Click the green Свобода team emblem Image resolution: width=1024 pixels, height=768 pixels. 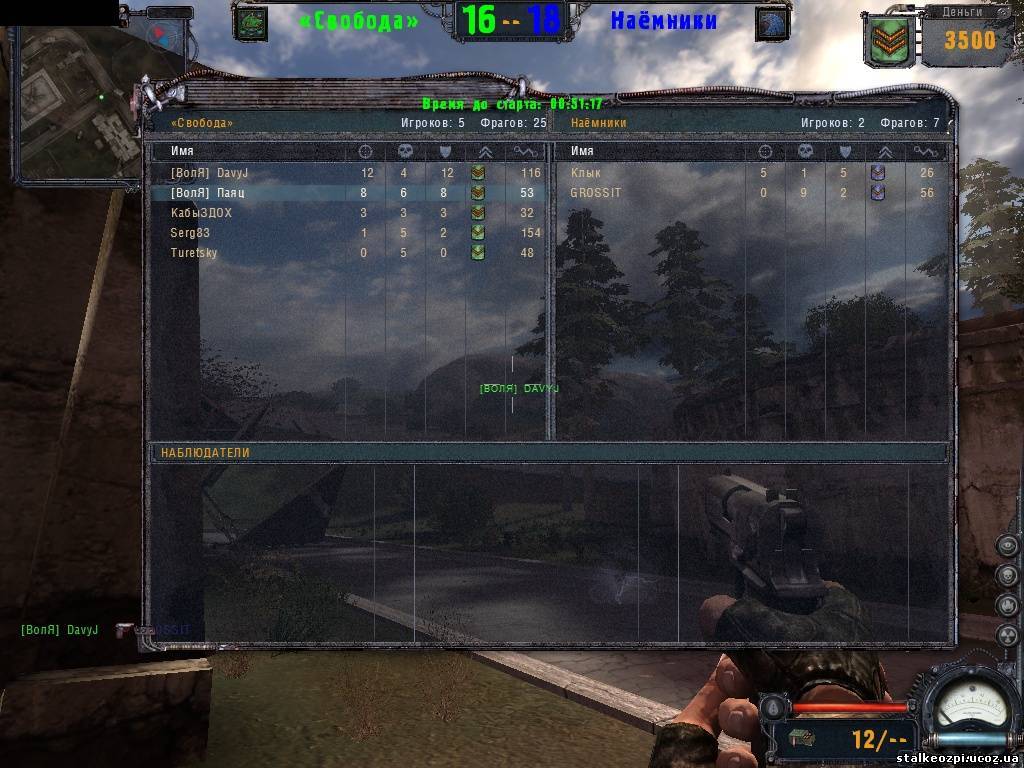[x=250, y=23]
